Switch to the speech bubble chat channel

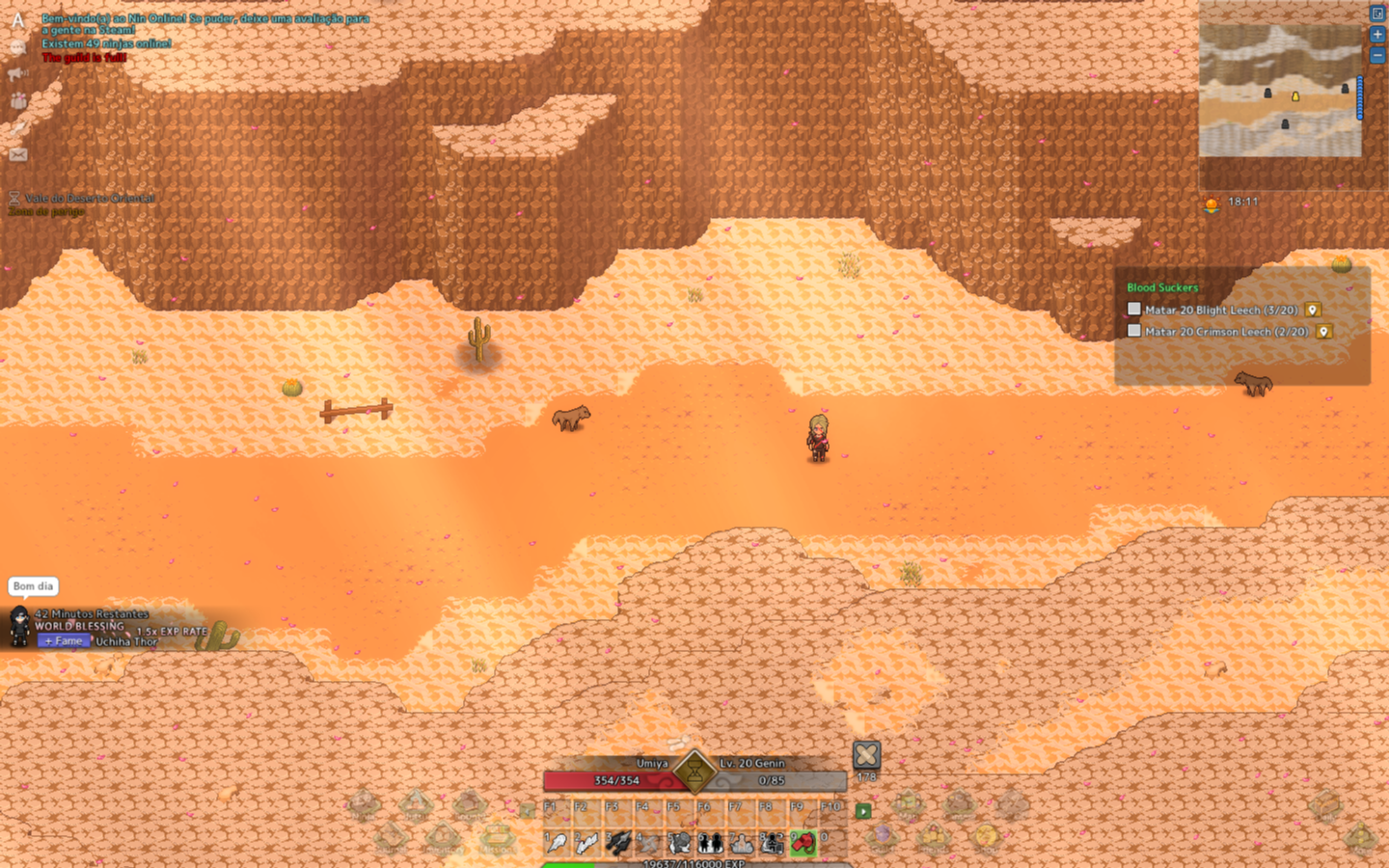click(18, 47)
